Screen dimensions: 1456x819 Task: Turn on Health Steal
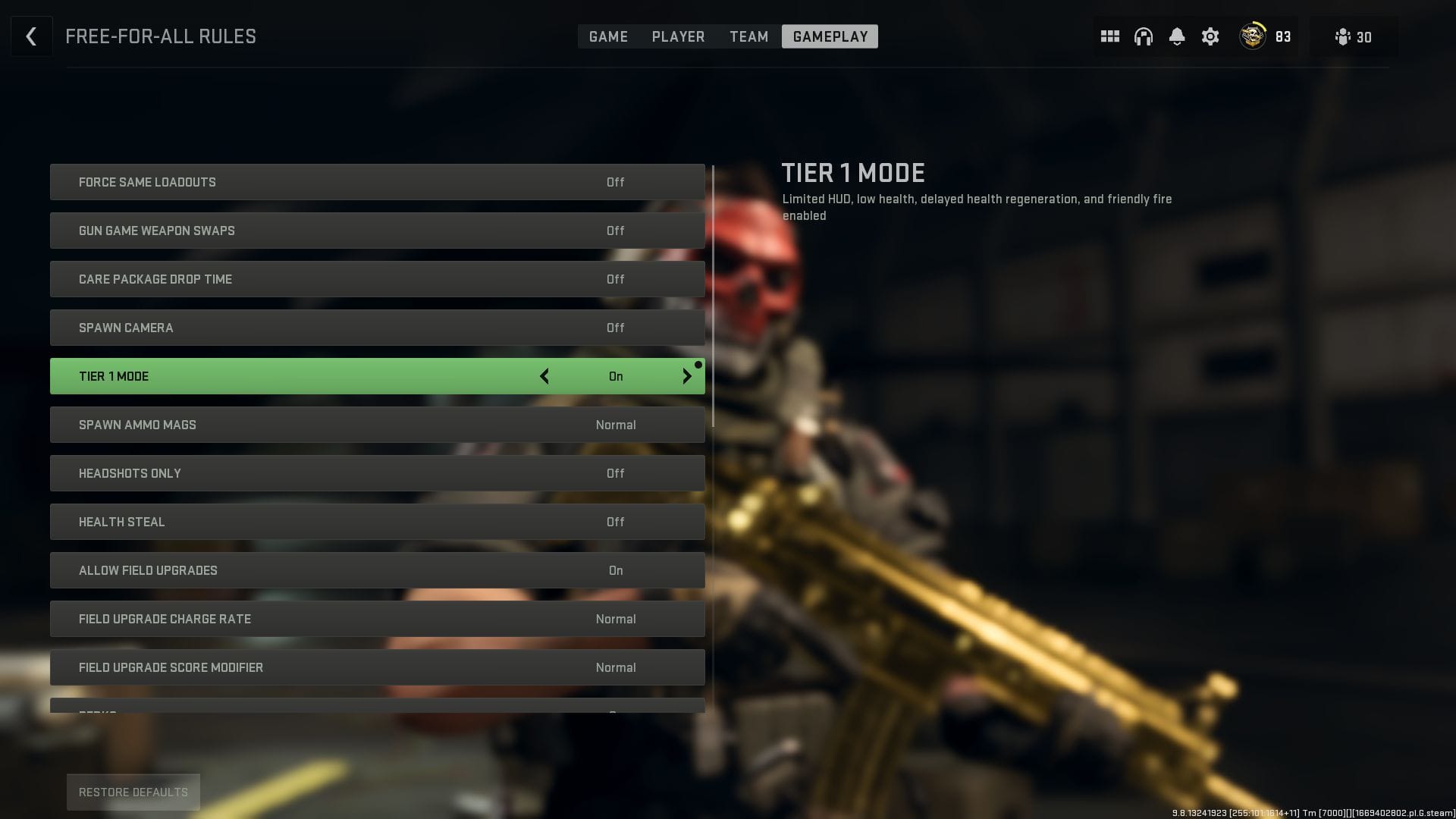click(377, 522)
